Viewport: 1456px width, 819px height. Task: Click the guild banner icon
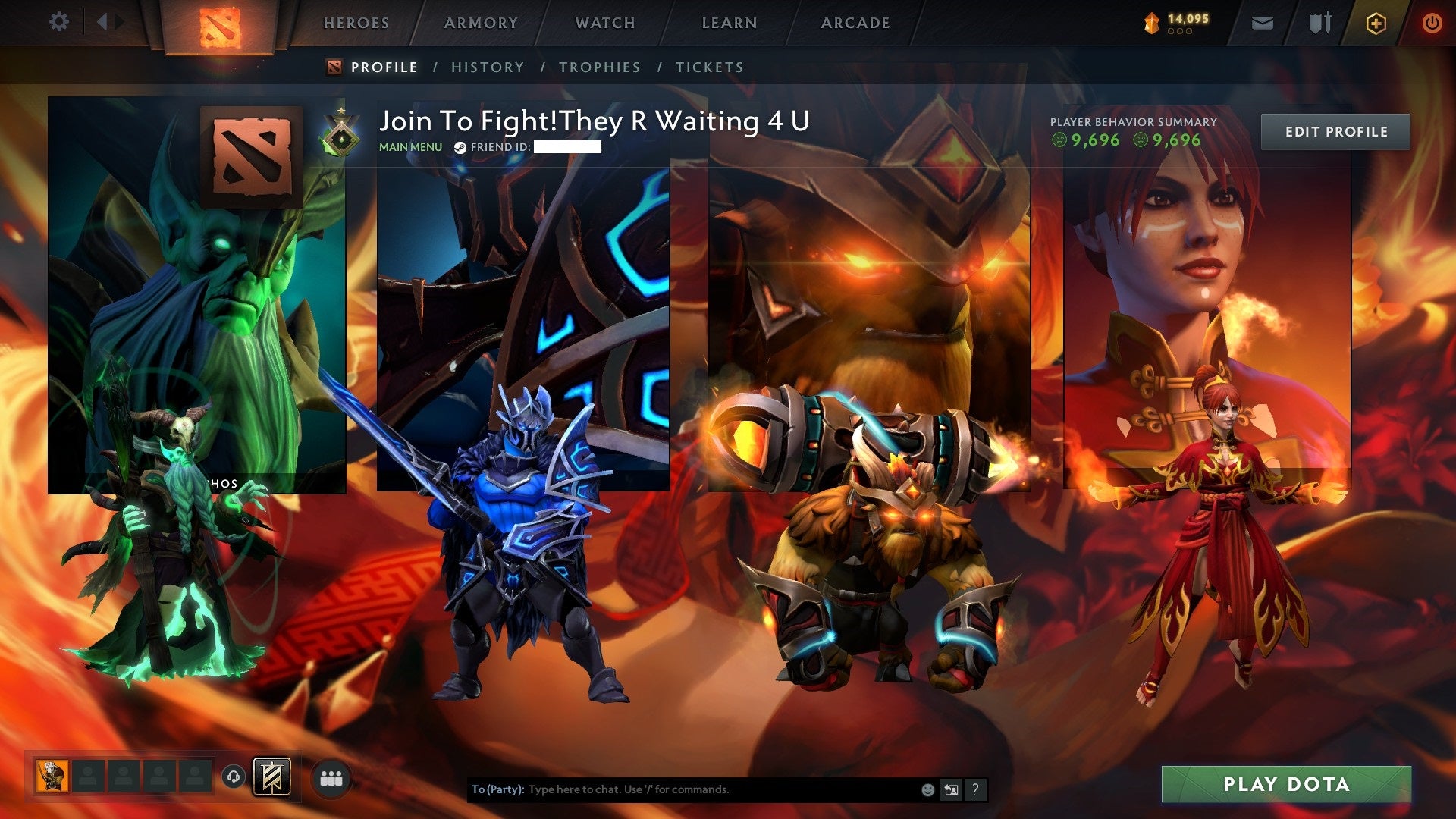[273, 775]
